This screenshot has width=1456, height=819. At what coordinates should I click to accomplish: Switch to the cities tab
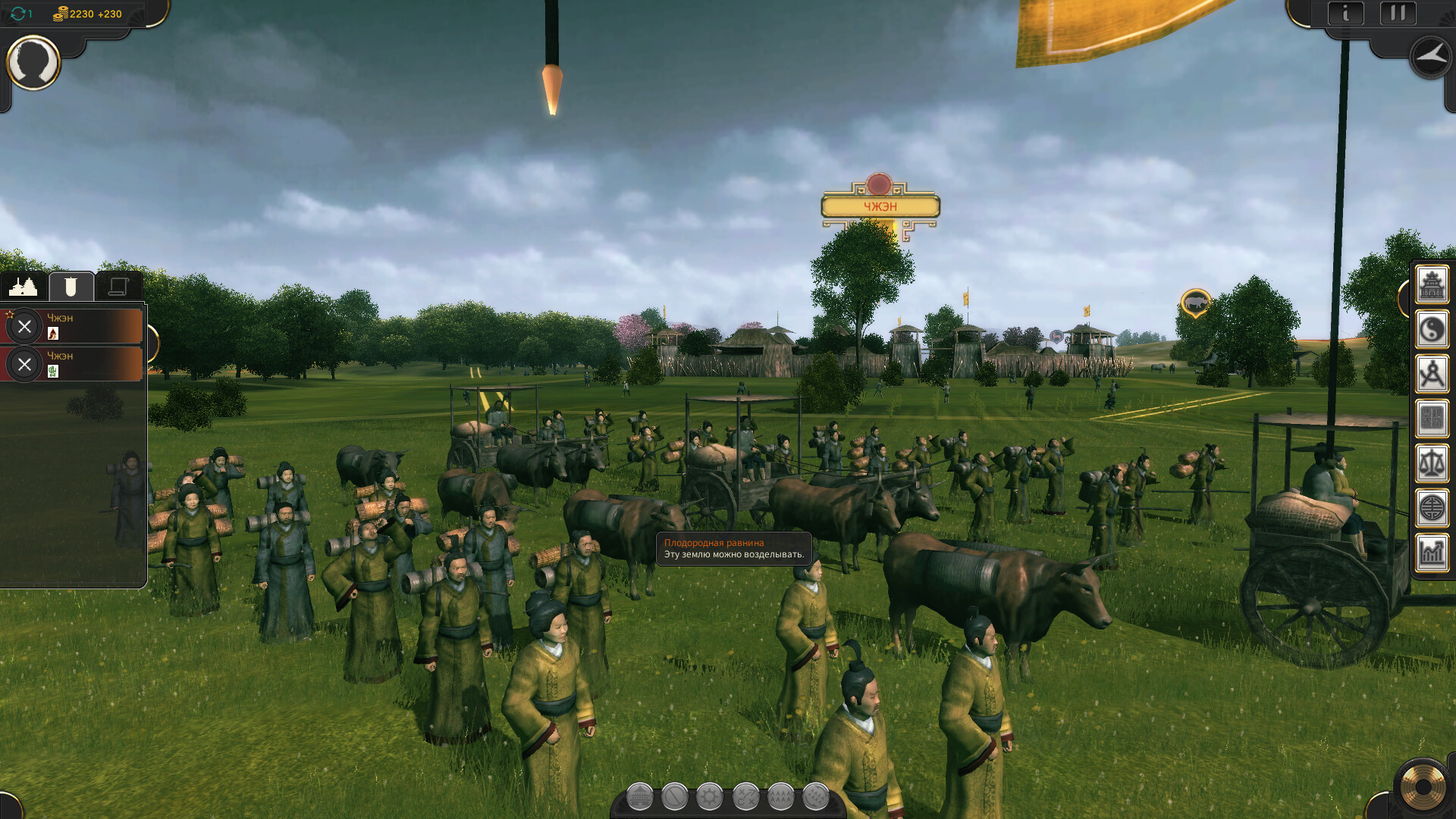click(24, 287)
